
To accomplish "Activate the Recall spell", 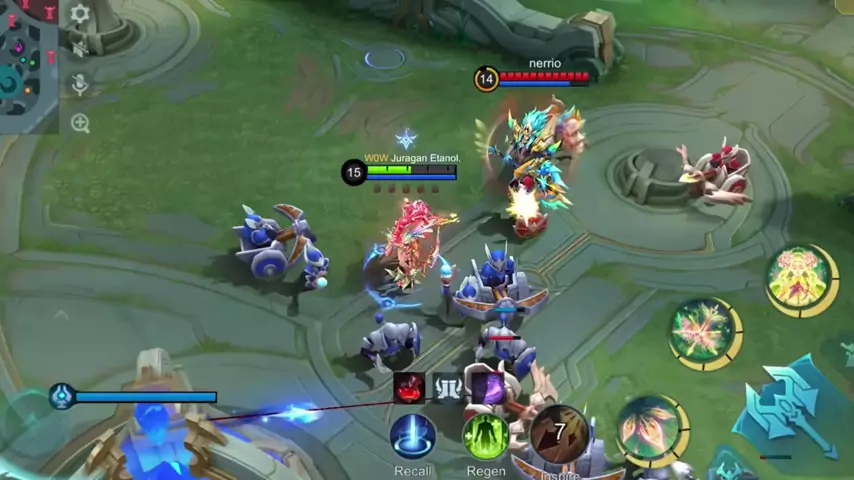I will point(412,436).
